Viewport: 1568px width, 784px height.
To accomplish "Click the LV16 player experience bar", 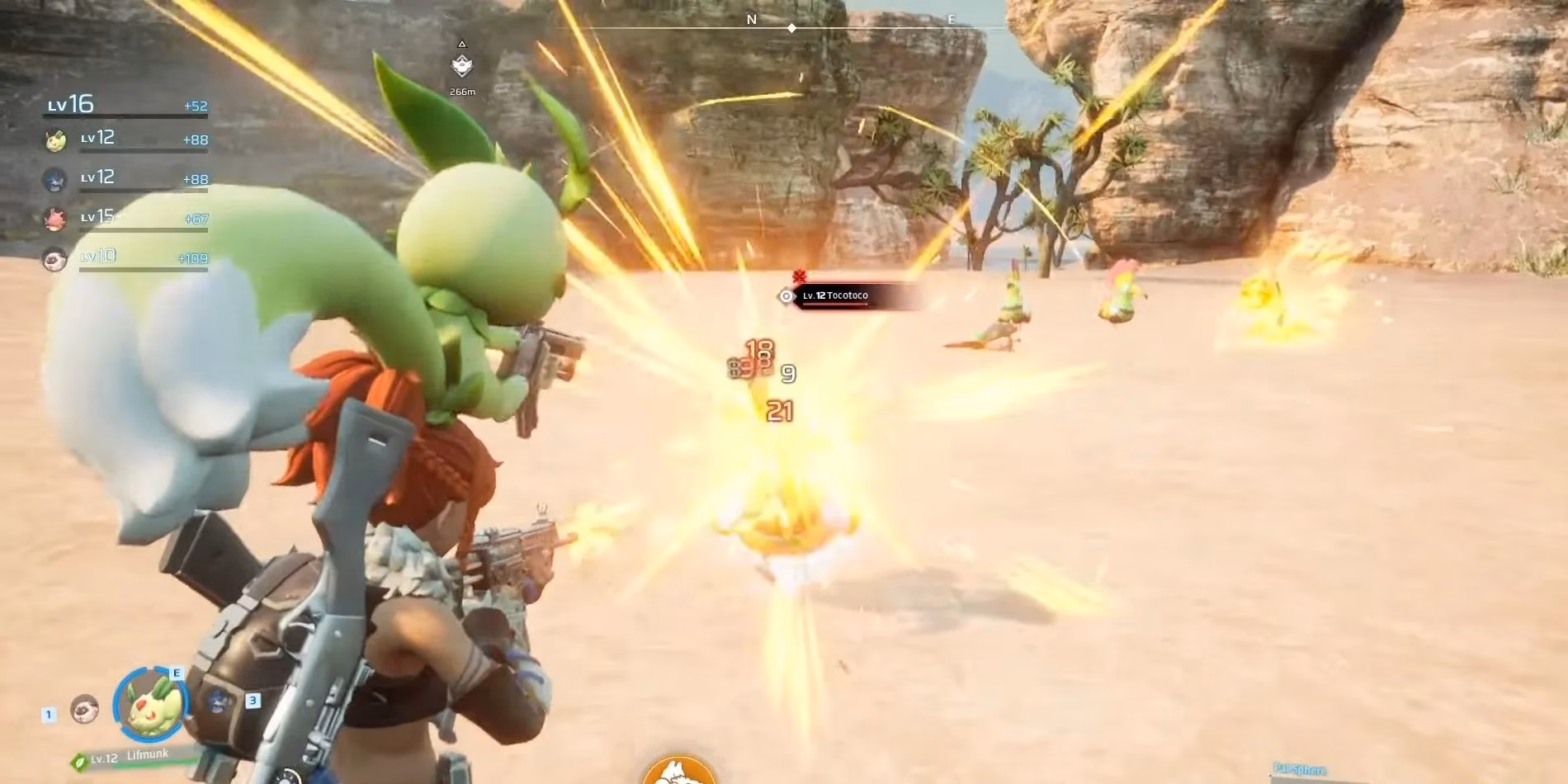I will 124,116.
